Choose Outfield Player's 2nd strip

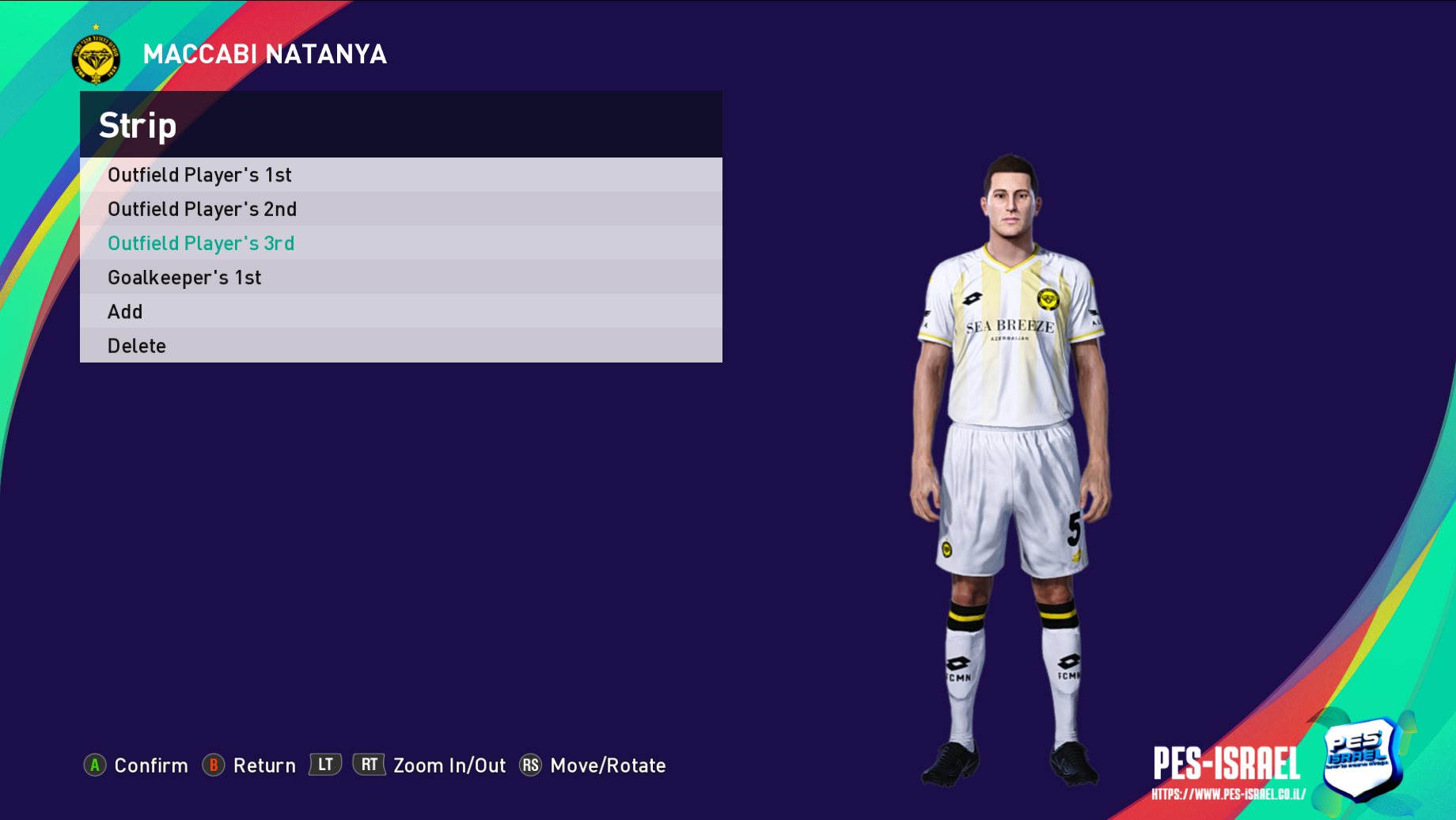click(202, 209)
